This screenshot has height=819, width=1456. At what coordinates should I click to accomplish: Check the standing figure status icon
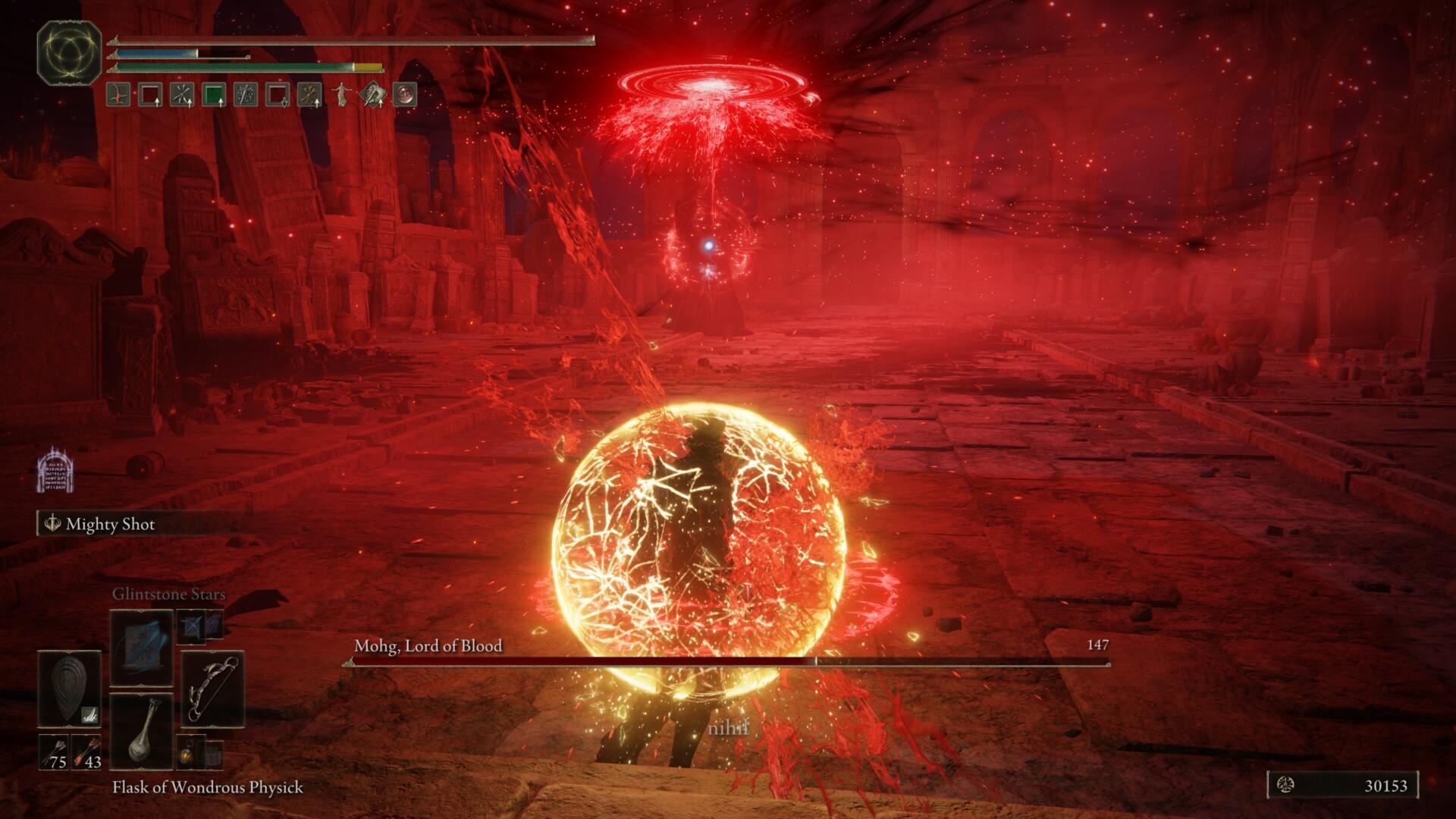pos(342,95)
